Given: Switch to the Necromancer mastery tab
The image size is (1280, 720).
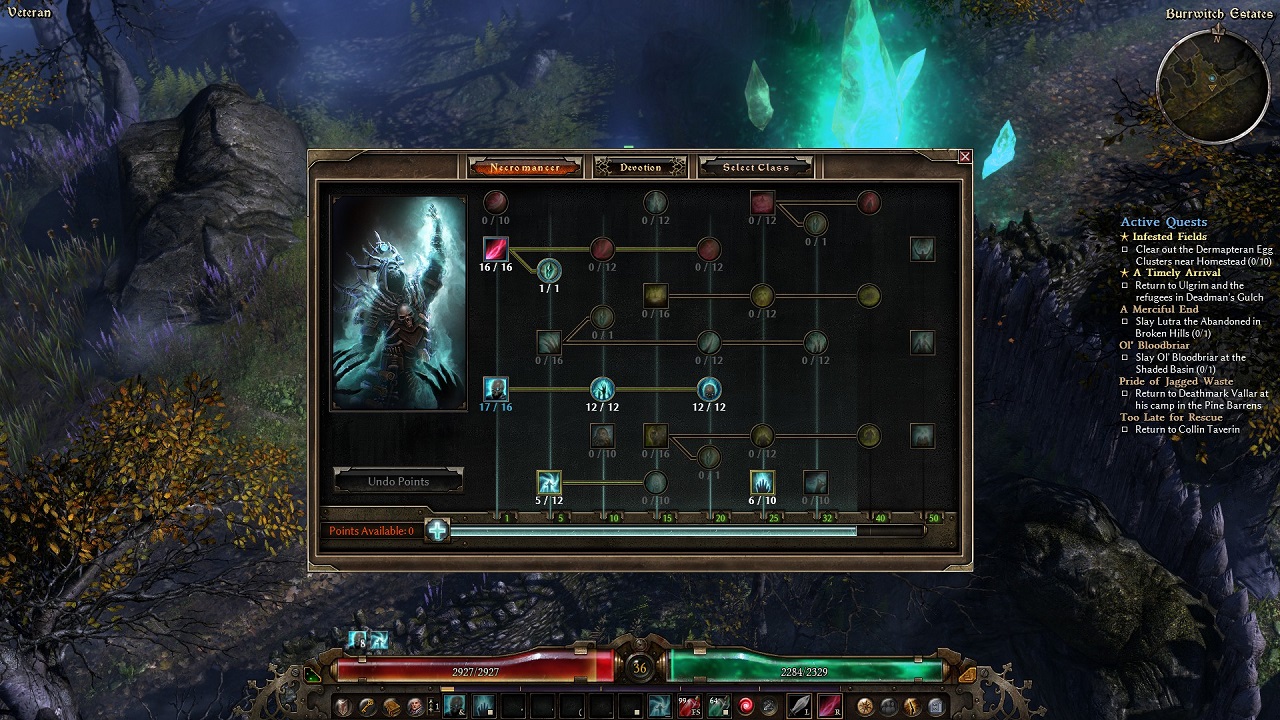Looking at the screenshot, I should point(525,167).
